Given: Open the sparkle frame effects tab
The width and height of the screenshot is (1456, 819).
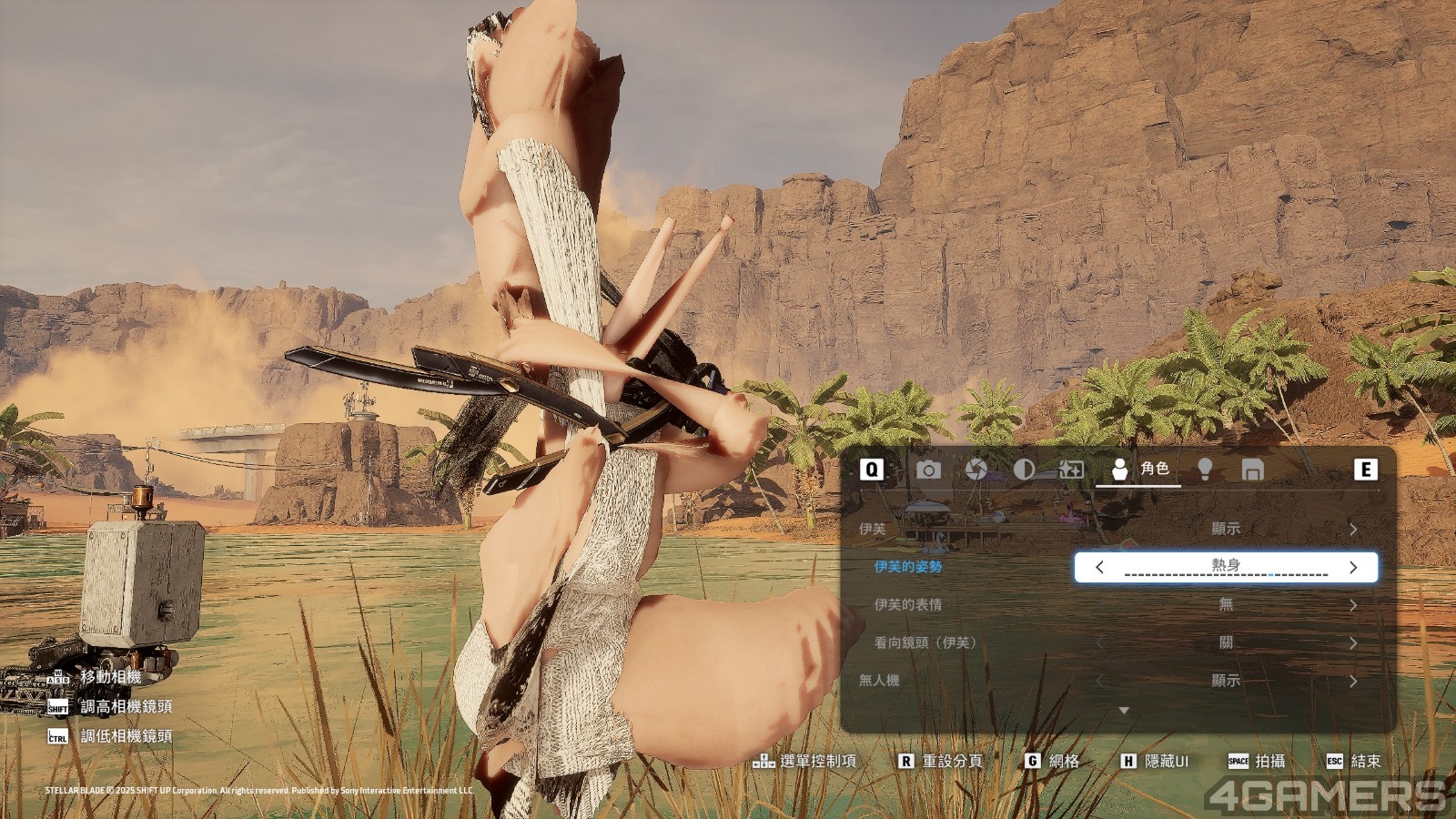Looking at the screenshot, I should [x=1071, y=470].
